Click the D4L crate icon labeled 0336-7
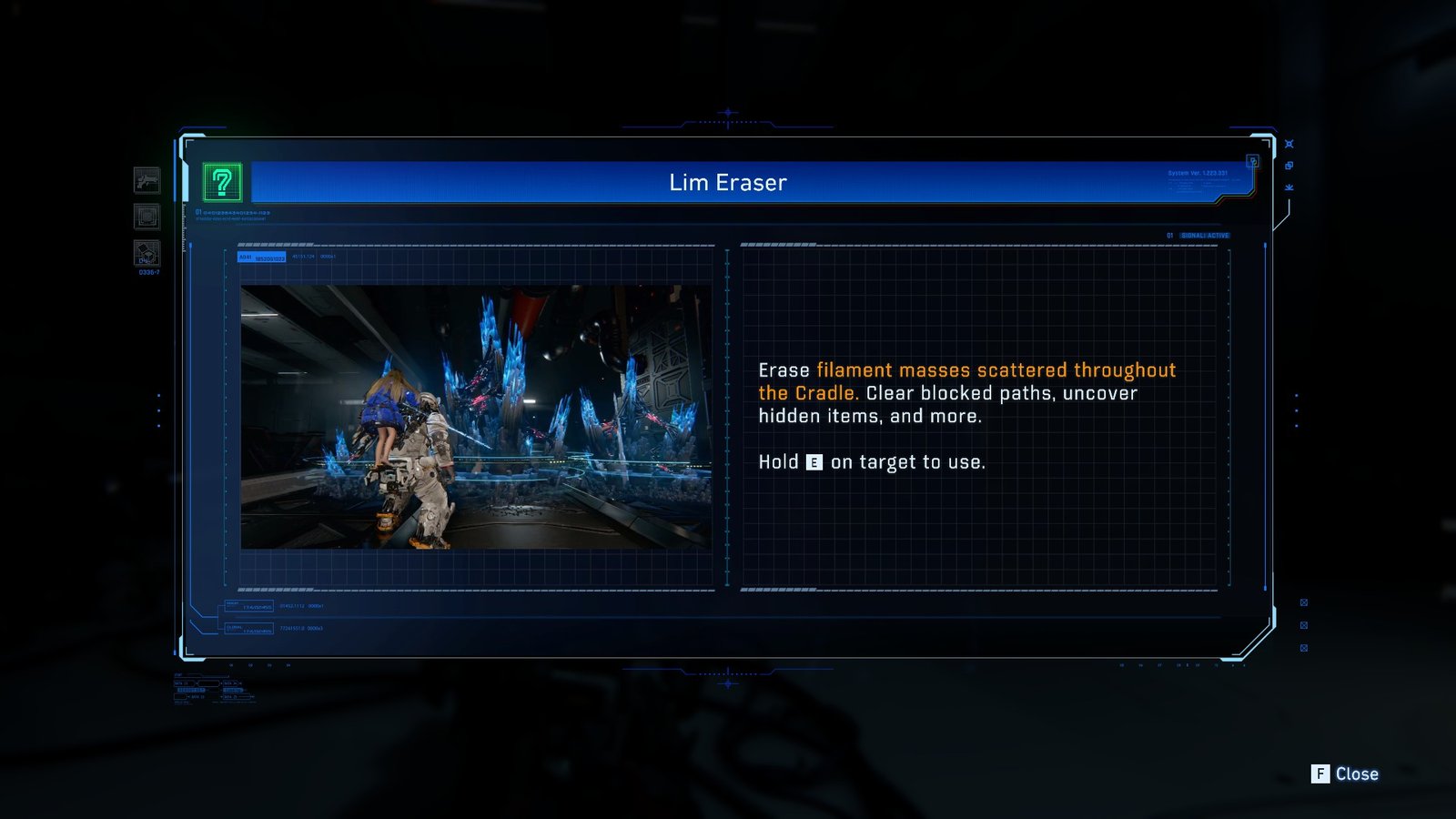This screenshot has width=1456, height=819. (x=147, y=250)
